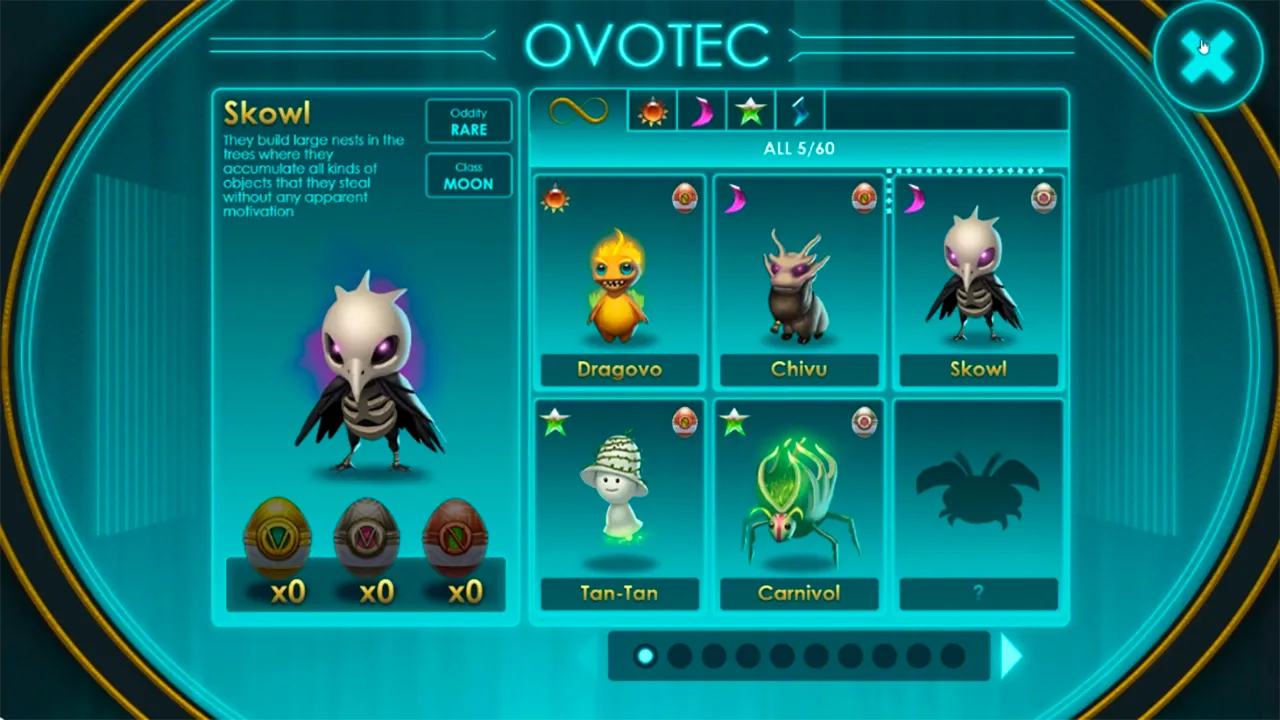
Task: Select the Dragovo creature card
Action: [x=619, y=282]
